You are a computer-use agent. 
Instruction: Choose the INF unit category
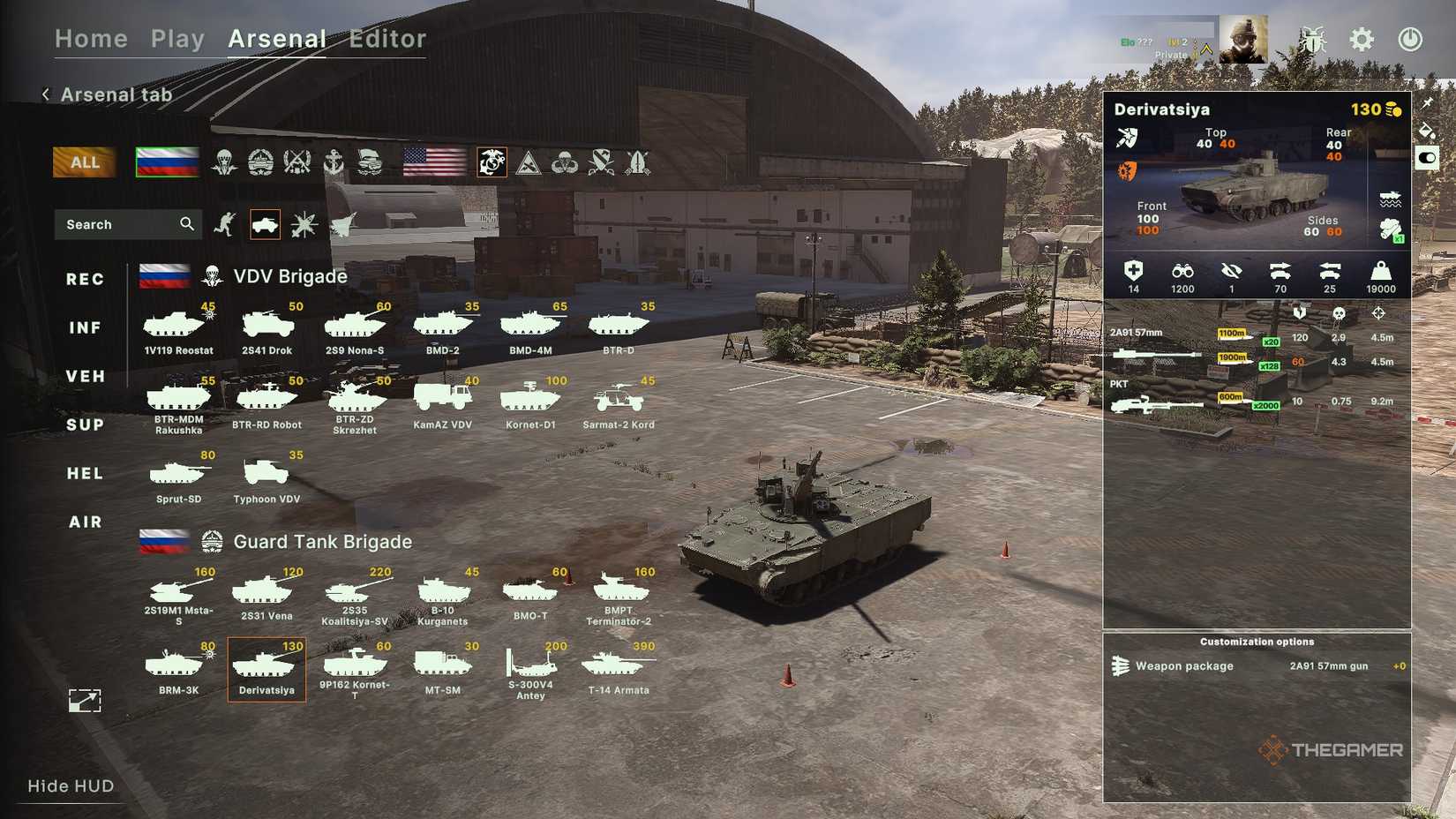pyautogui.click(x=86, y=328)
